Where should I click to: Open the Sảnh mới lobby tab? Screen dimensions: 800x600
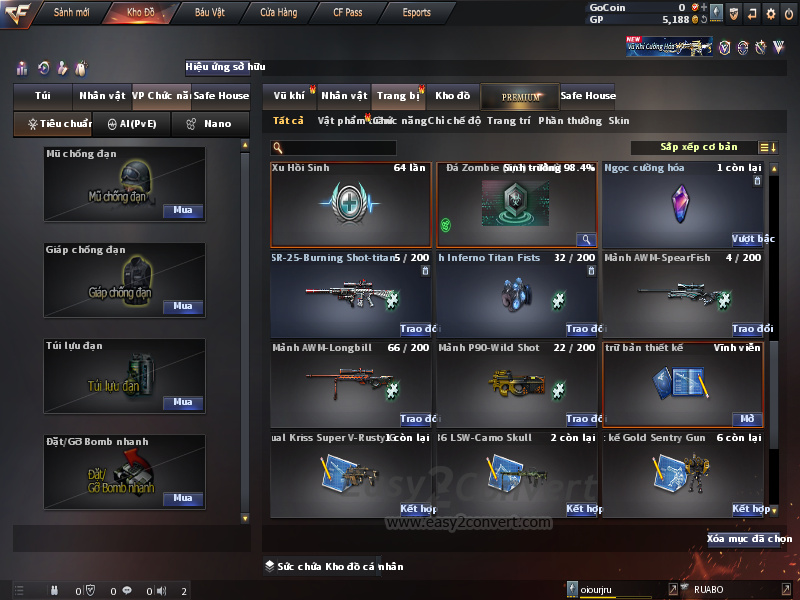click(x=72, y=13)
